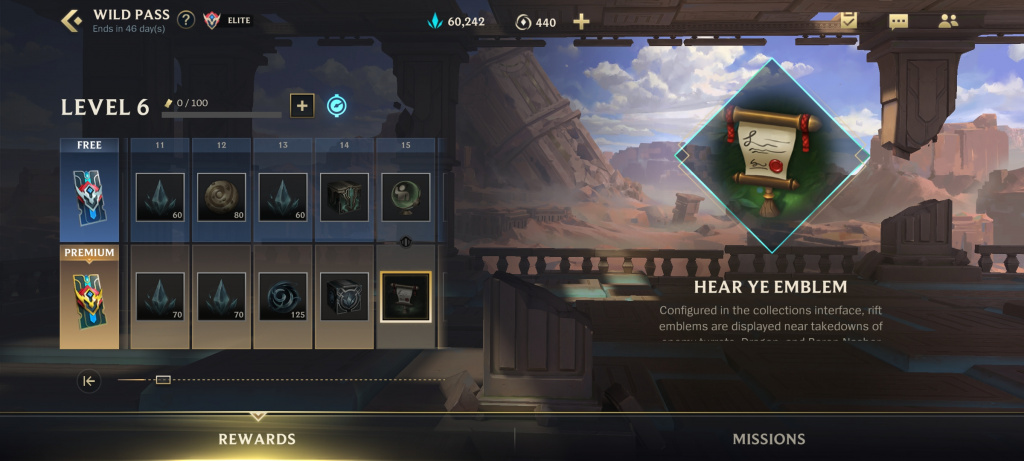Click the blue circular icon beside level plus
Viewport: 1024px width, 461px height.
tap(337, 105)
